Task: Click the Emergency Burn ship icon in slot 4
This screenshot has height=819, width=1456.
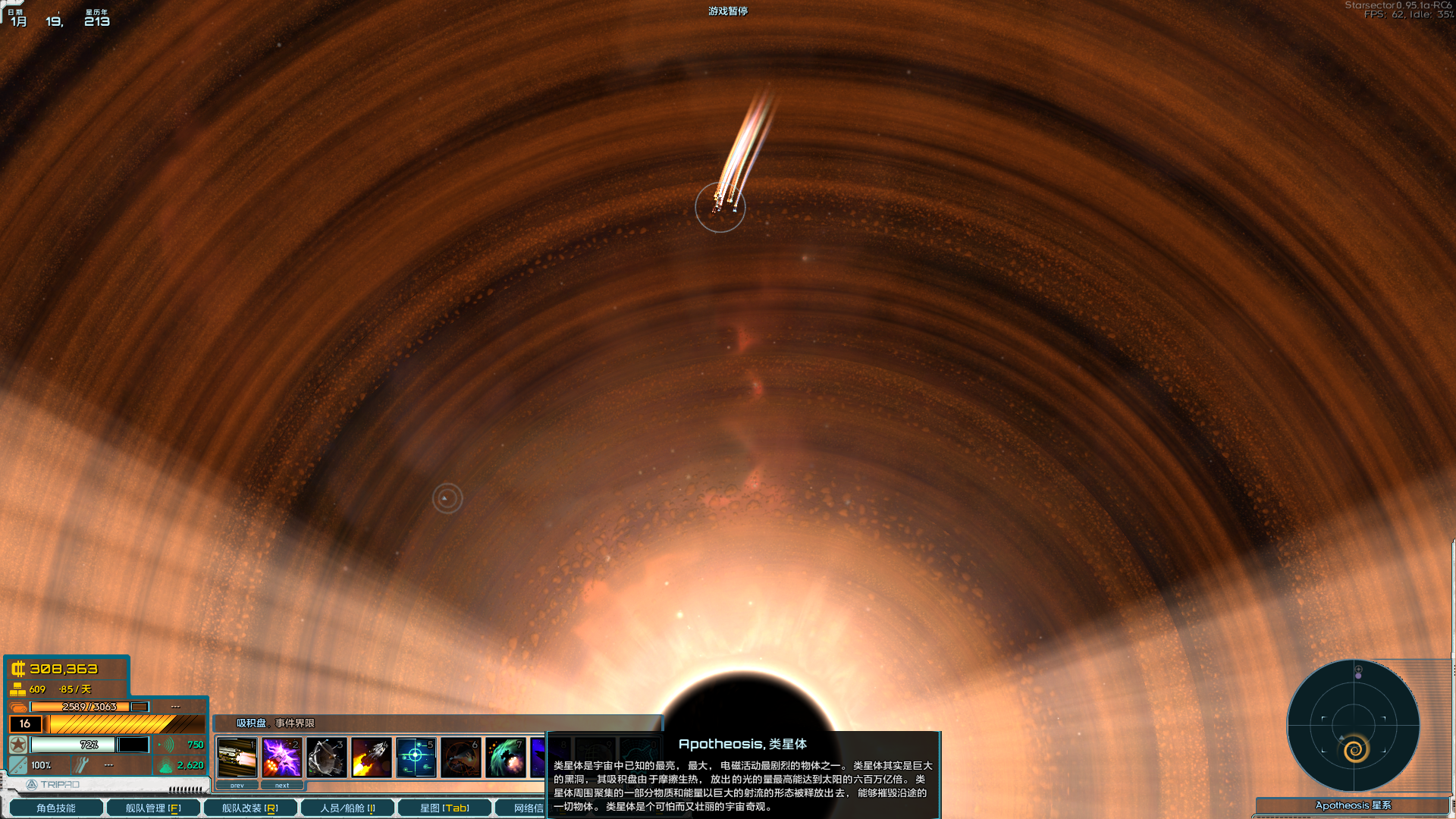Action: pyautogui.click(x=370, y=758)
